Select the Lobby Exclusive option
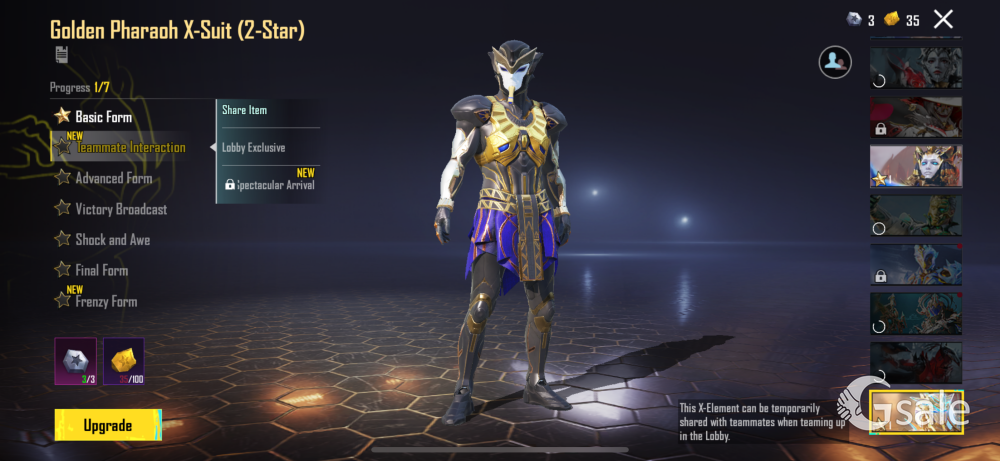Viewport: 1000px width, 461px height. 254,148
